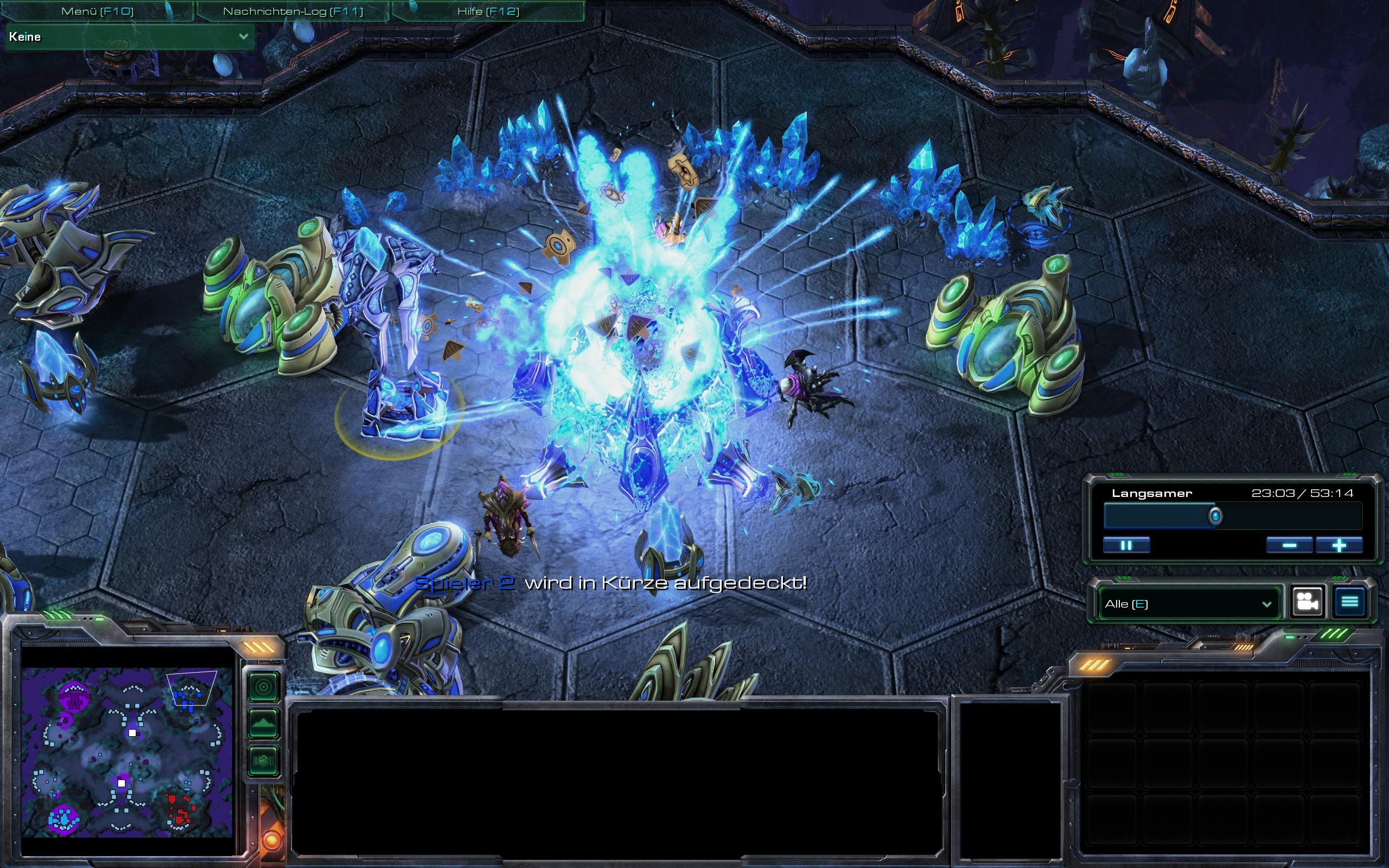
Task: Slow down replay with the minus button
Action: (1289, 545)
